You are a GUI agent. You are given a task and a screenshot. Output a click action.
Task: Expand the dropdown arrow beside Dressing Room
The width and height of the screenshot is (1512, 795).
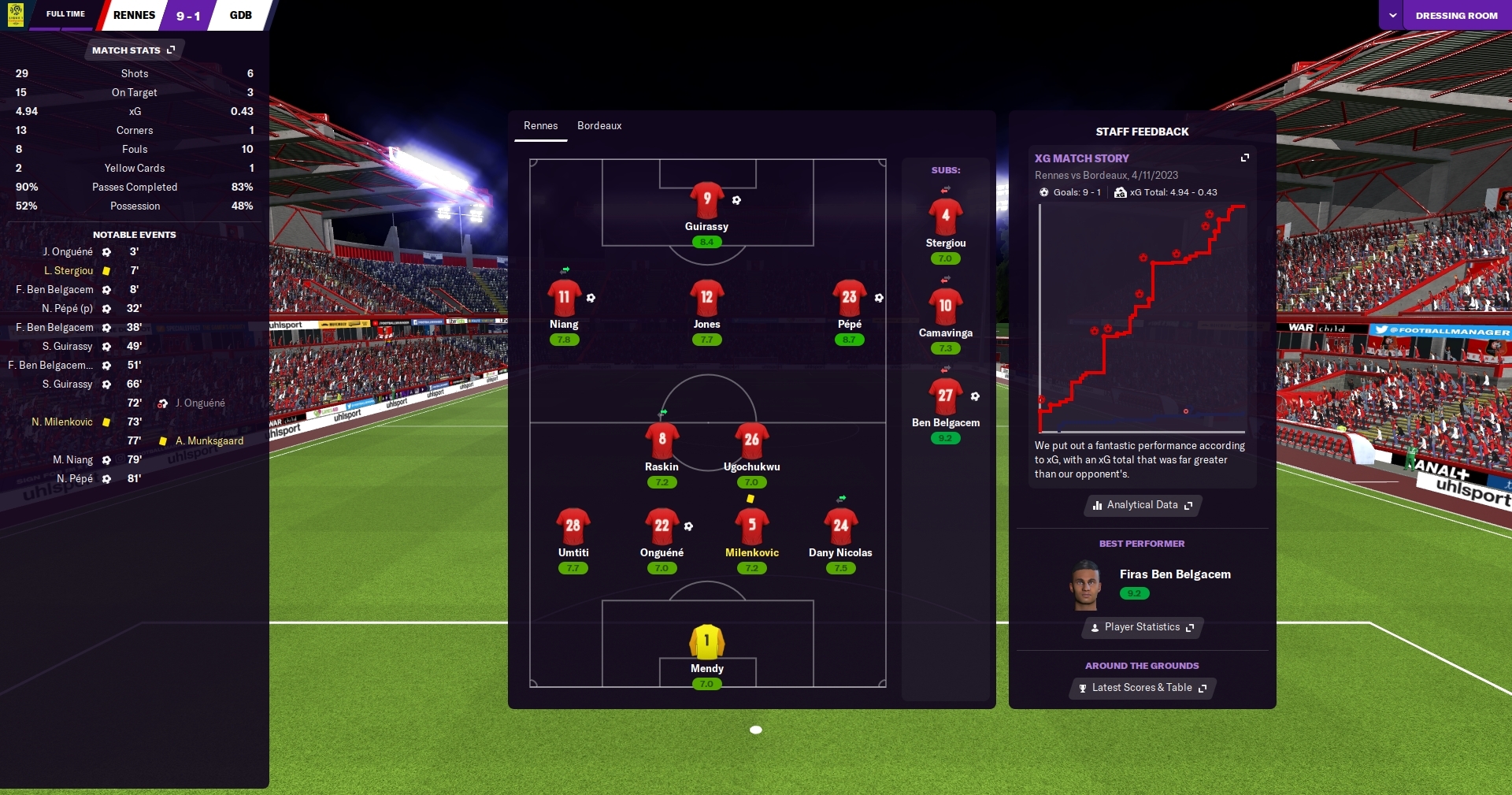coord(1392,16)
